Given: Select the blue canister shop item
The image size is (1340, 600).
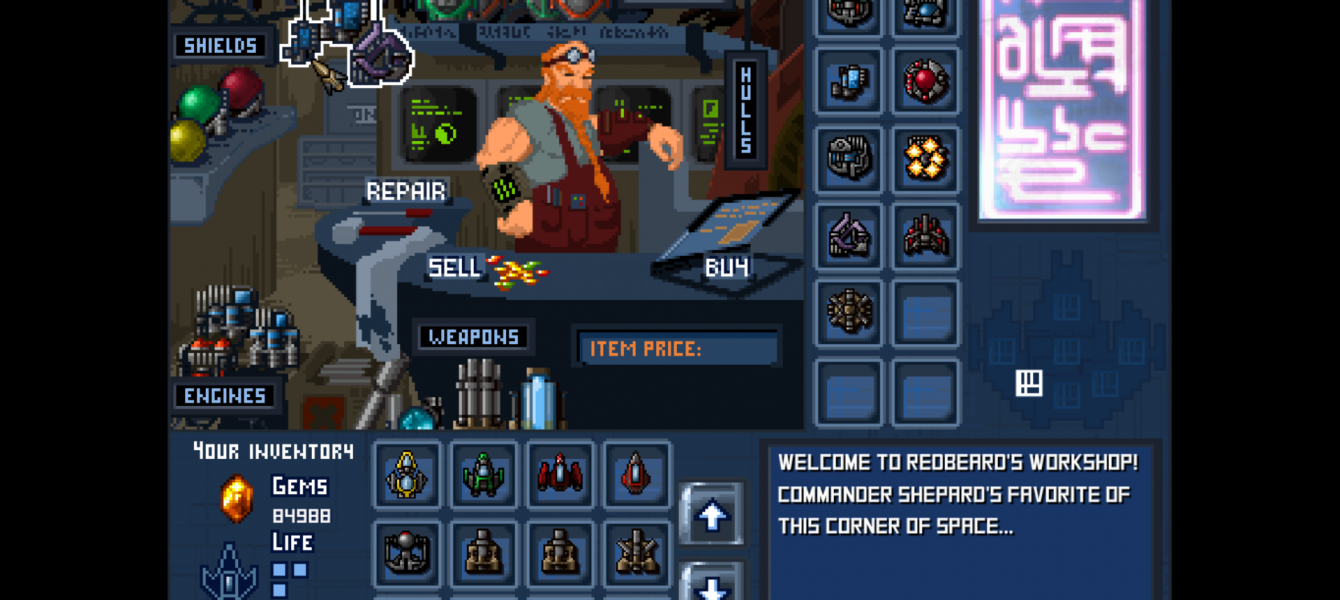Looking at the screenshot, I should pos(849,81).
